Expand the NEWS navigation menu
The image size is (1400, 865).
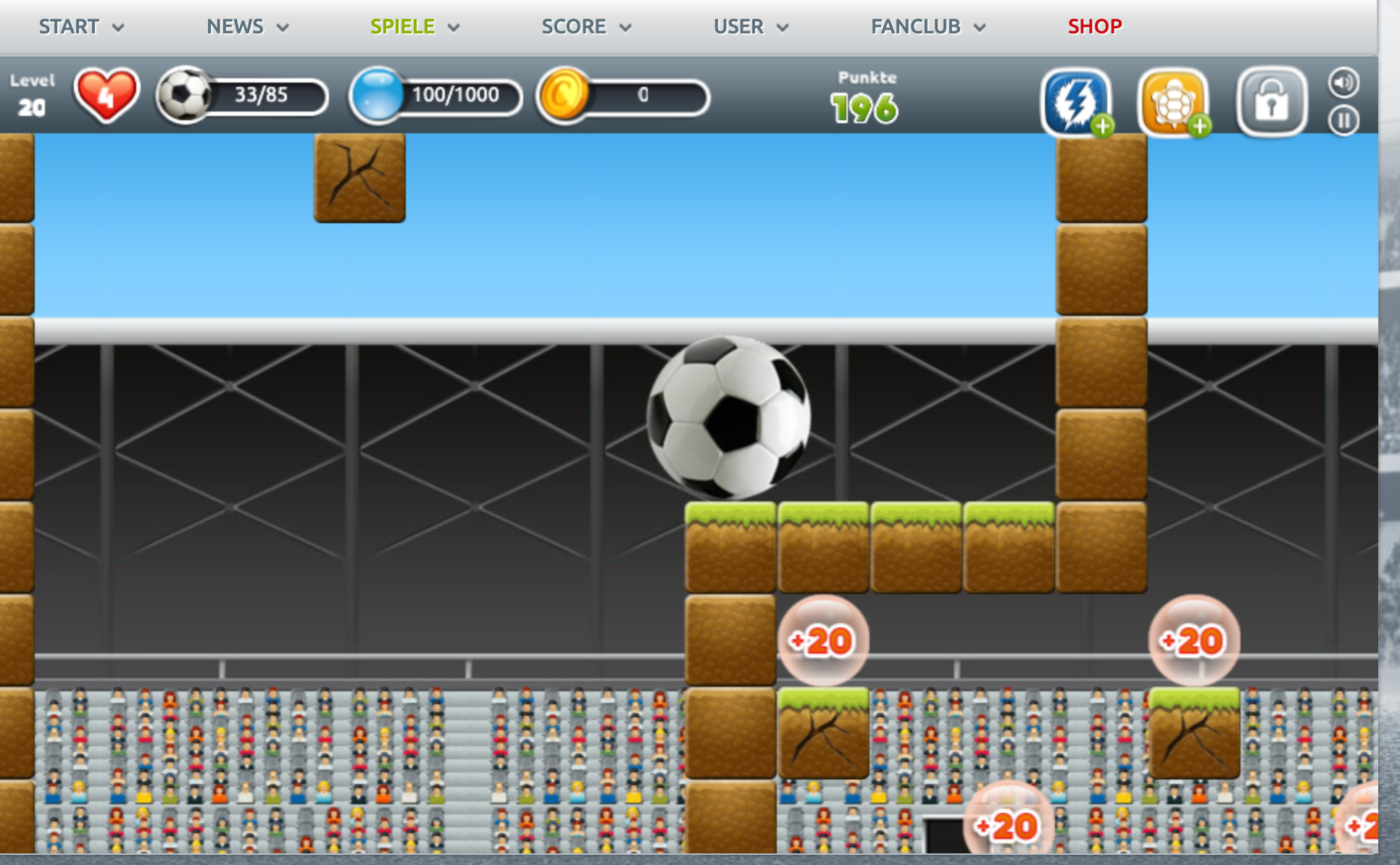click(247, 27)
